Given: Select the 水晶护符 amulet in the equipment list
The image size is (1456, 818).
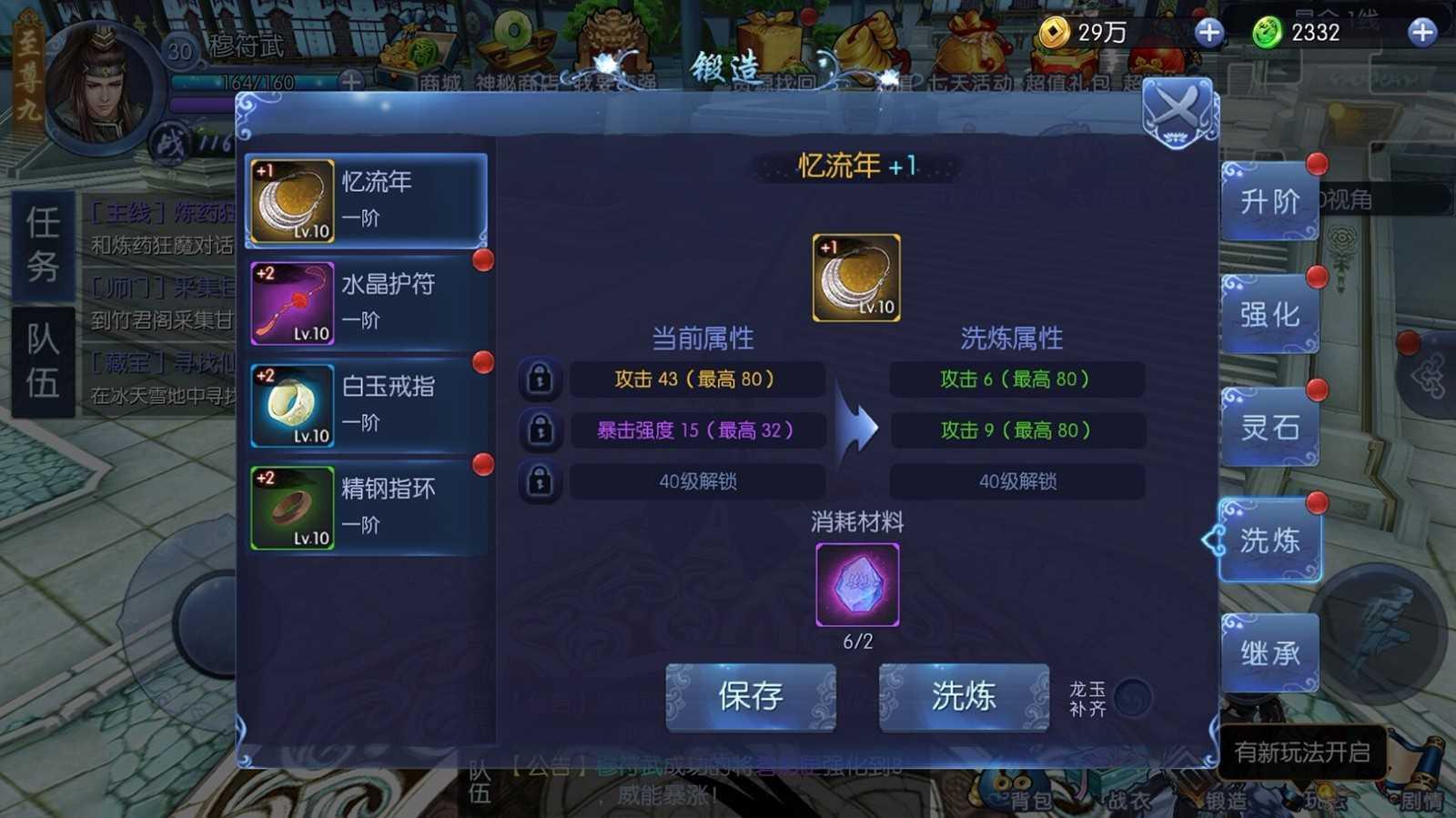Looking at the screenshot, I should (364, 302).
